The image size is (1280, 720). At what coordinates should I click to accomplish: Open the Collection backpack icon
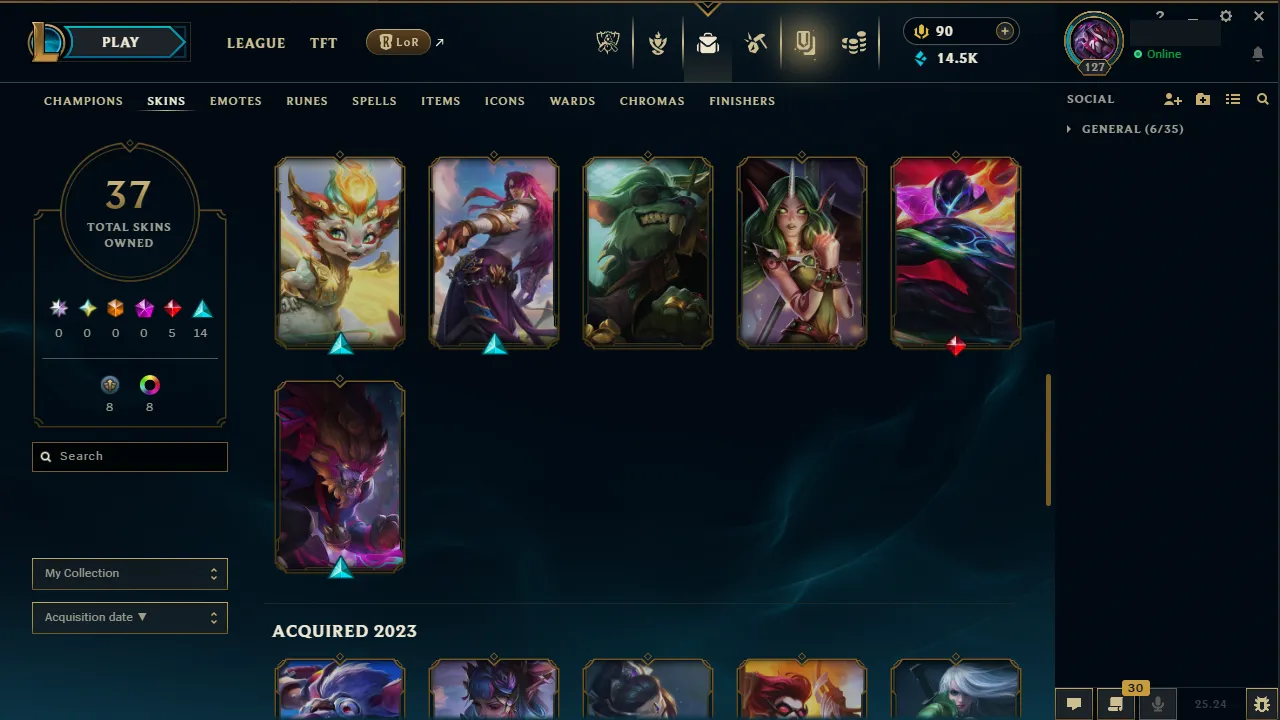pos(708,42)
